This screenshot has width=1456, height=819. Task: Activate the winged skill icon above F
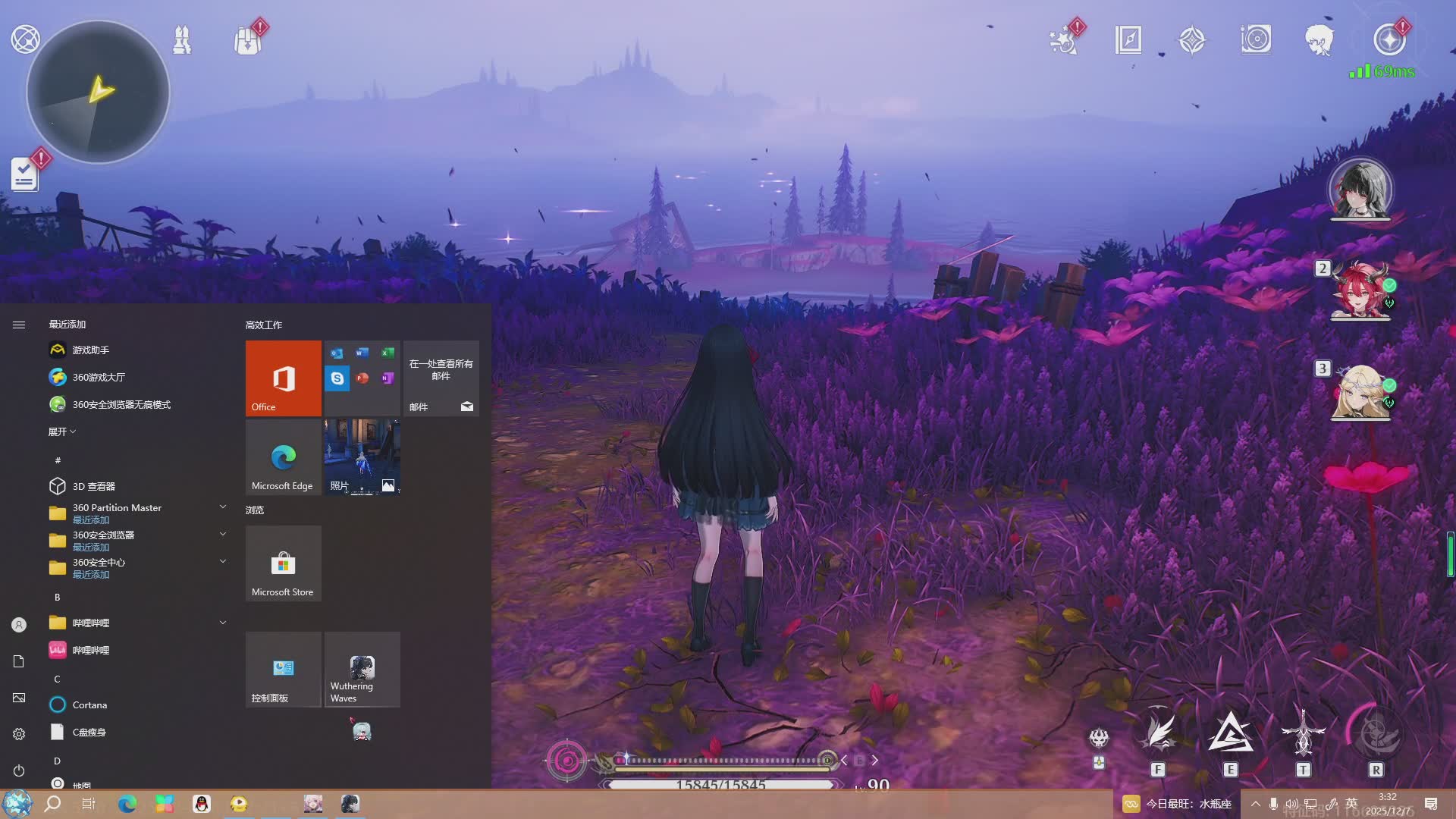1158,732
